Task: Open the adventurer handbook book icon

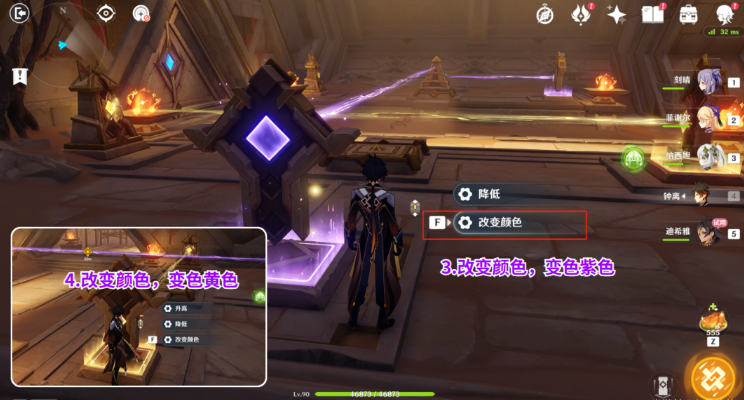Action: coord(652,14)
